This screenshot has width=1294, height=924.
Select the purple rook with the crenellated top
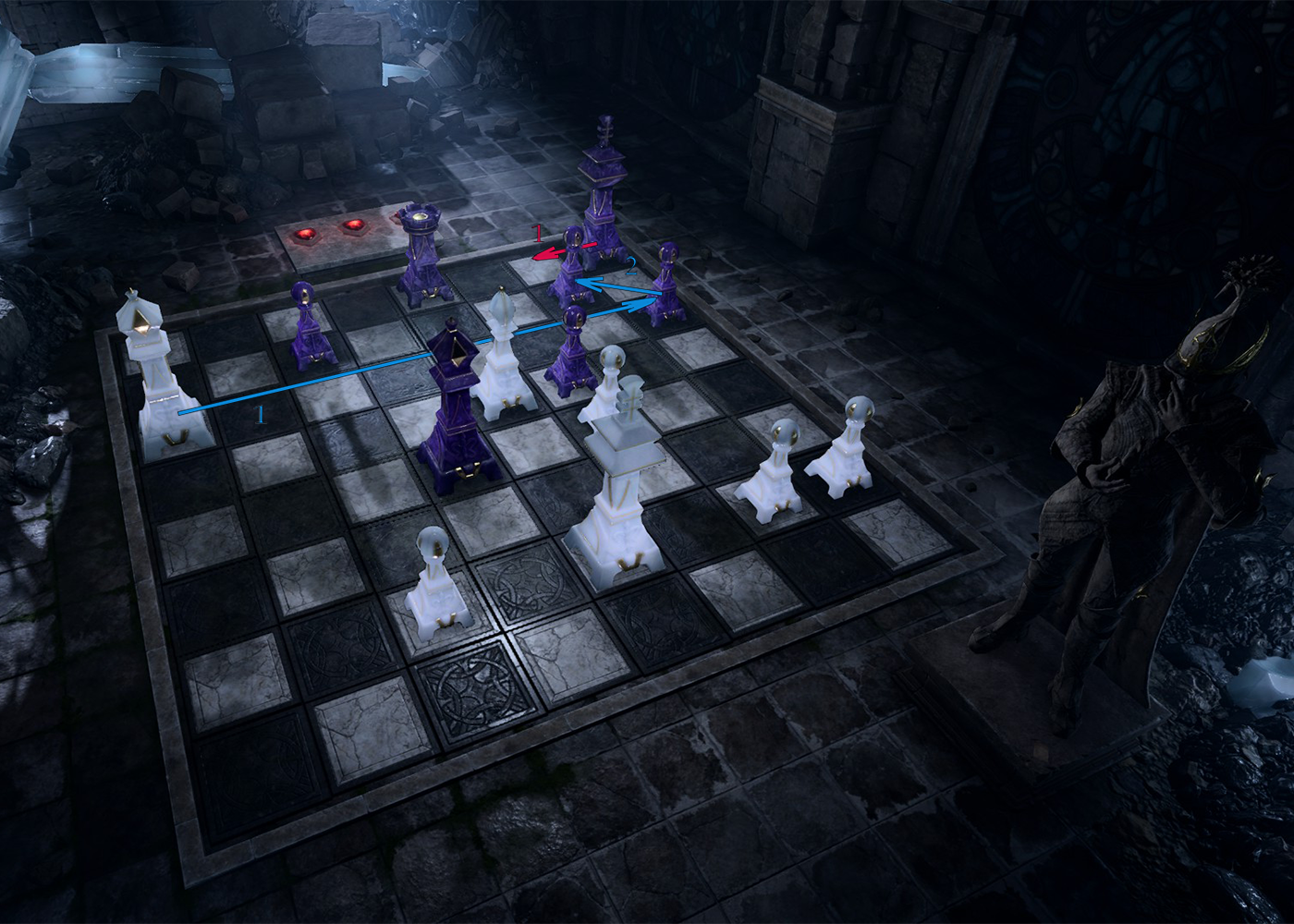coord(423,254)
